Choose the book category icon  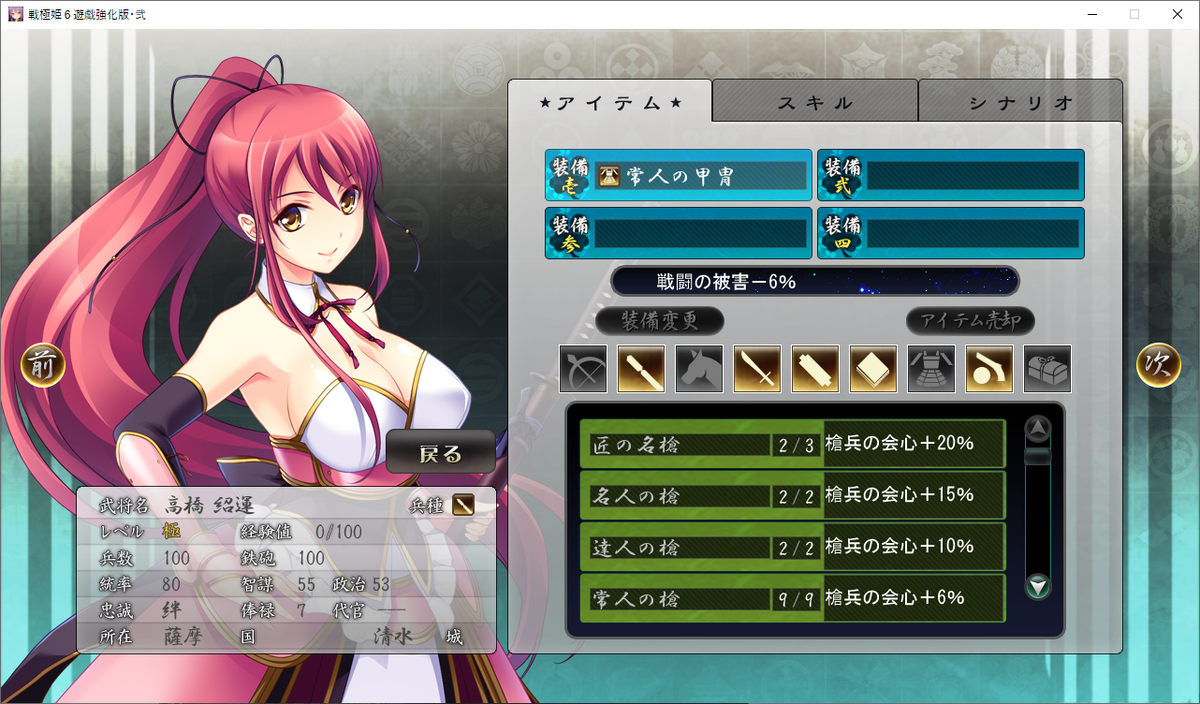pos(874,369)
